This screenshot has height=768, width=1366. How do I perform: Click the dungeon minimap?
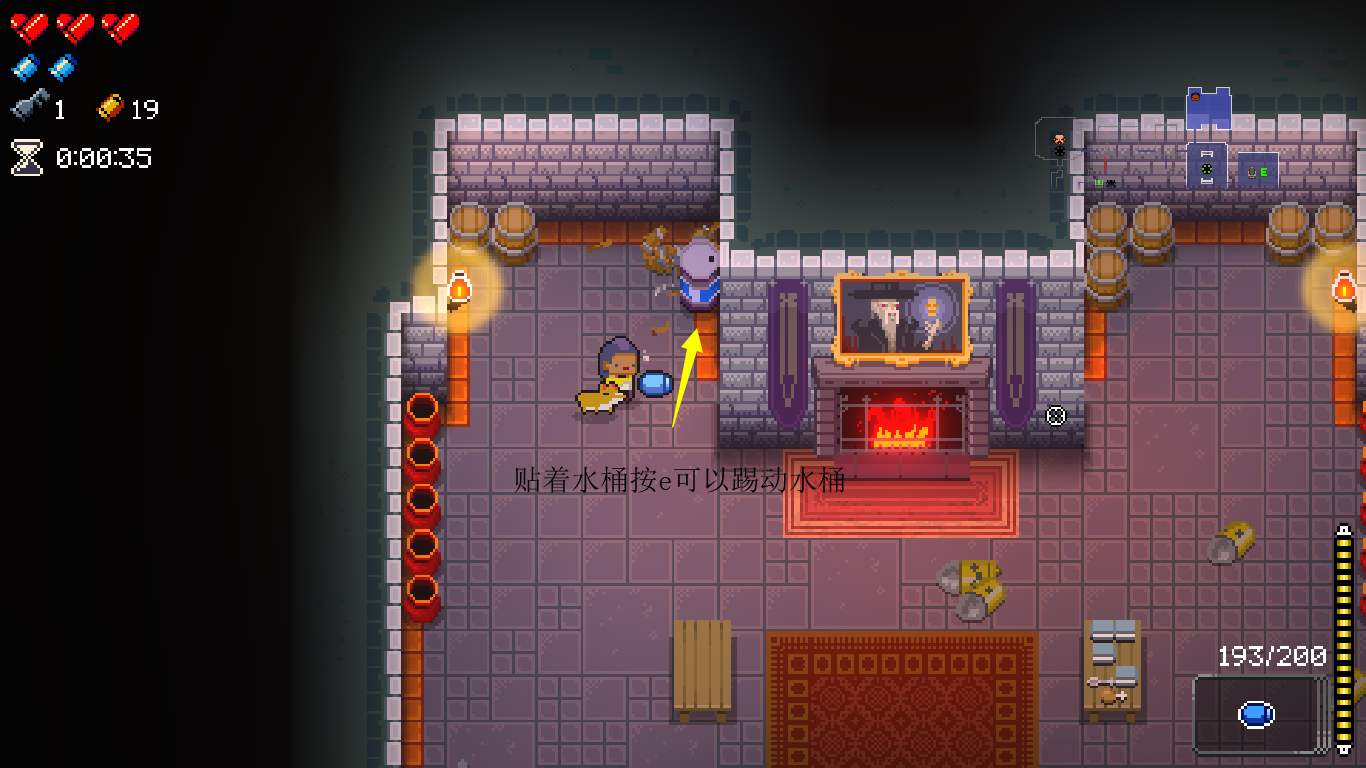[x=1208, y=142]
